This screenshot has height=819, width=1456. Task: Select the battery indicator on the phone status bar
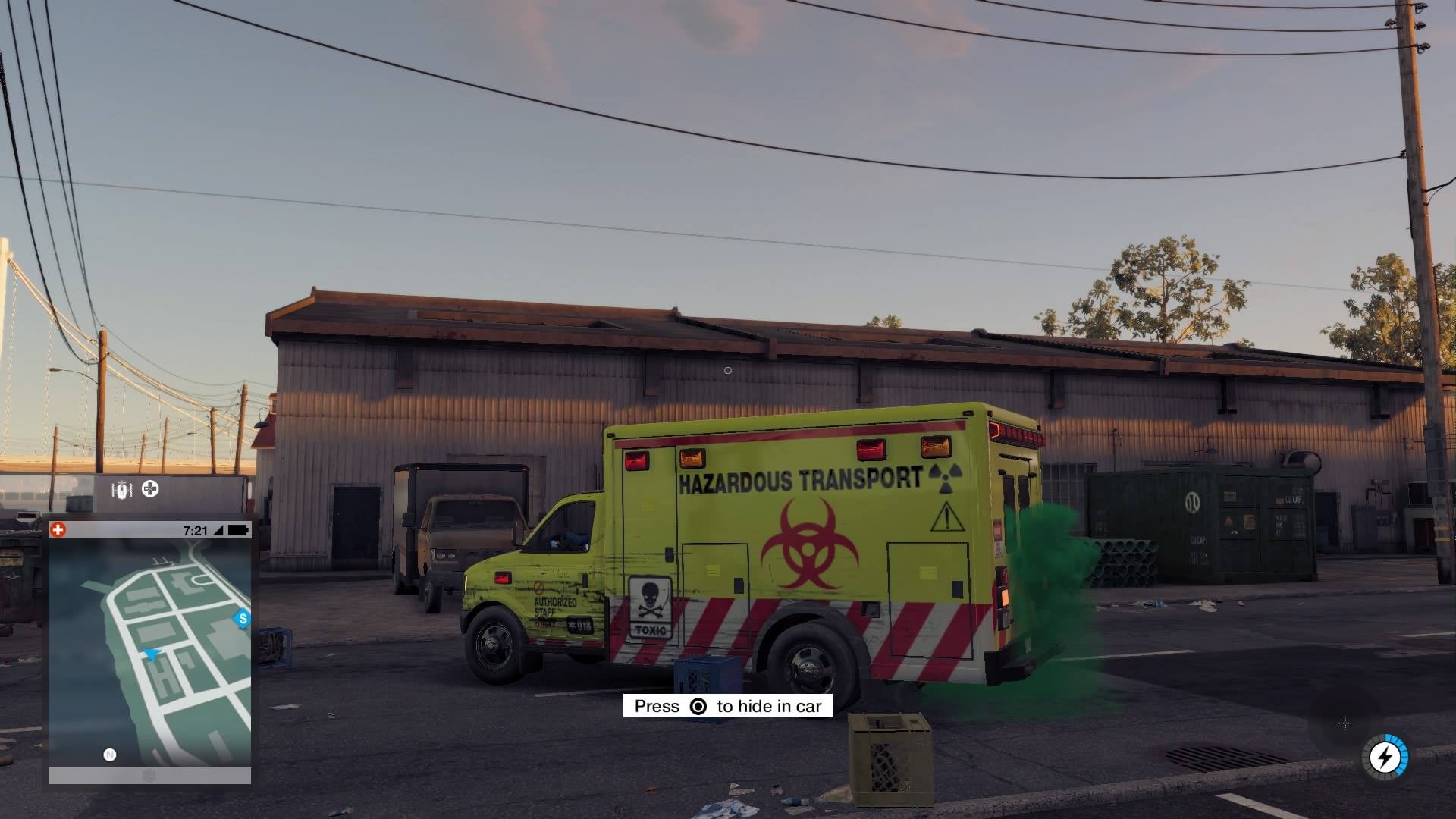pyautogui.click(x=238, y=529)
